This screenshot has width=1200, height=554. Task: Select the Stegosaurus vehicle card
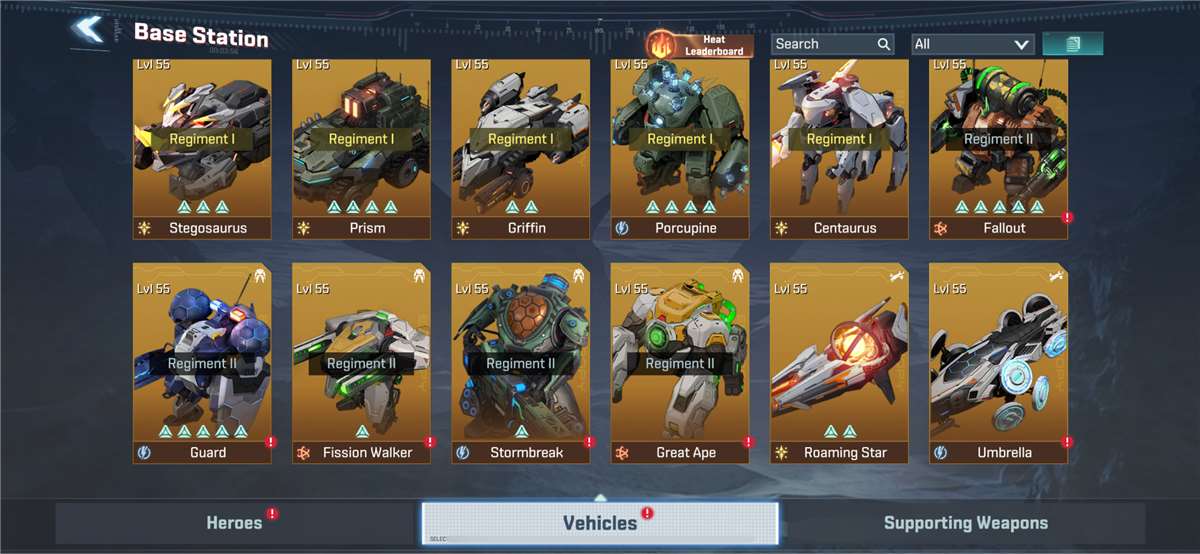(x=201, y=148)
